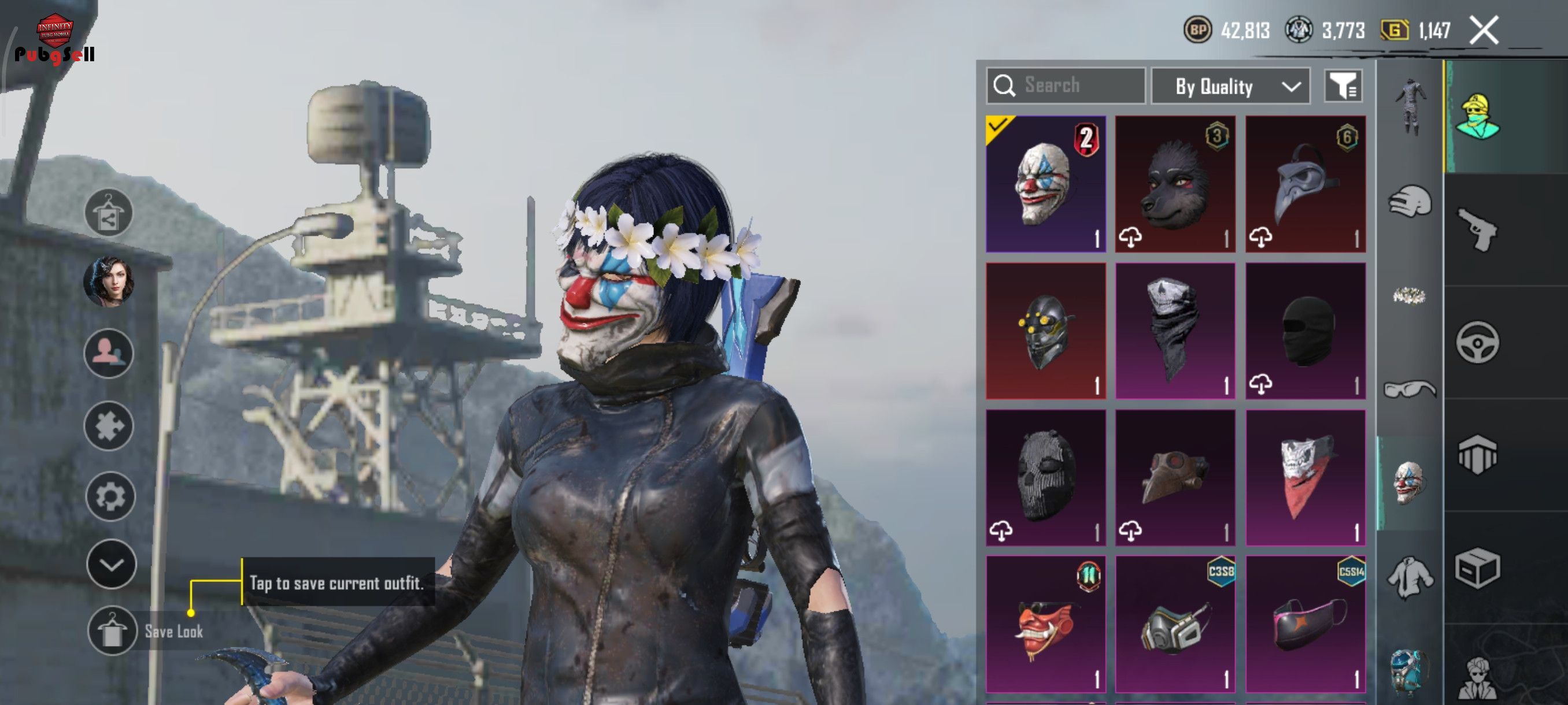The image size is (1568, 705).
Task: Open the steering wheel vehicle tab
Action: point(1477,343)
